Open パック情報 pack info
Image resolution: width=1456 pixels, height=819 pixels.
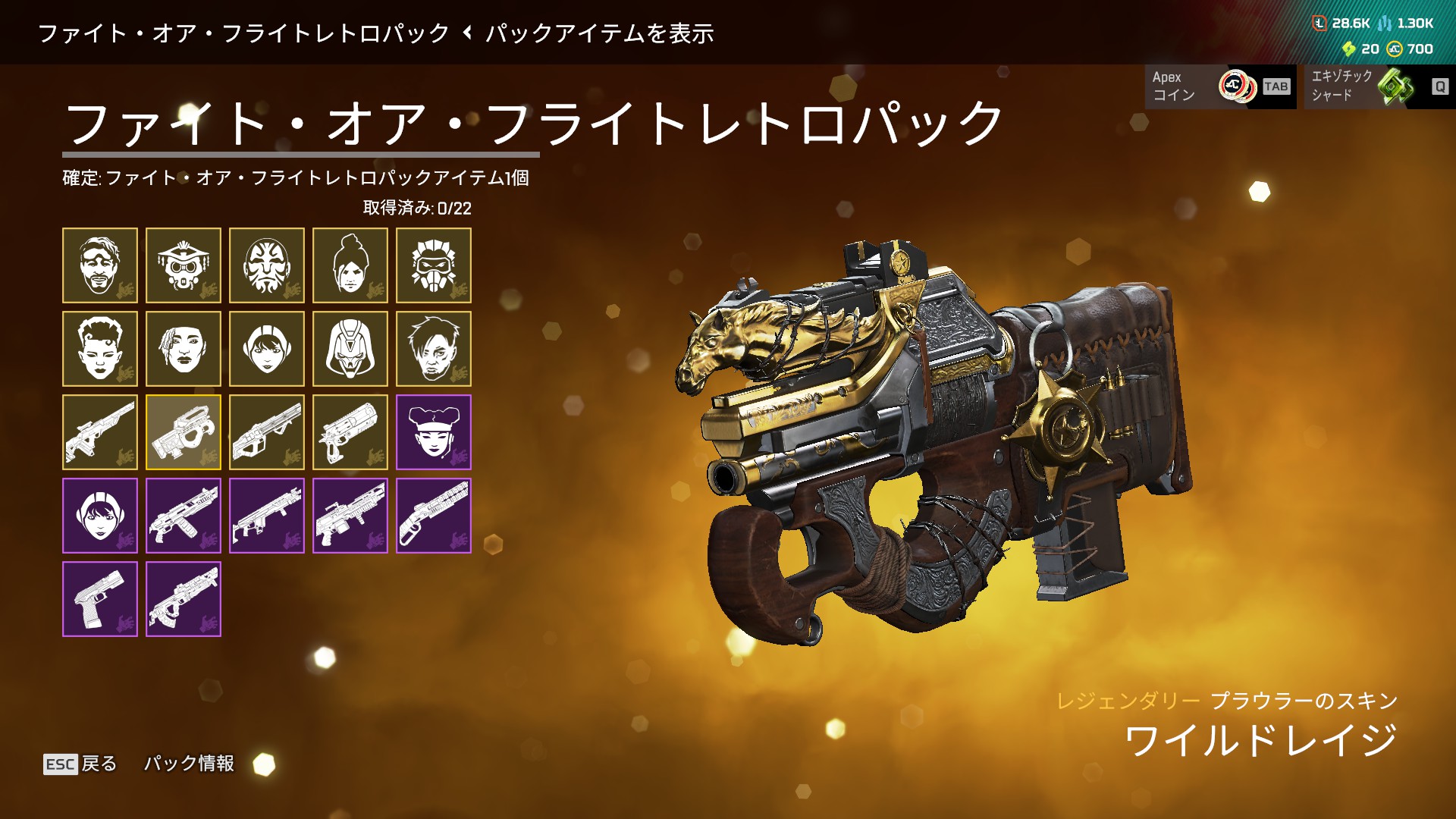point(190,764)
